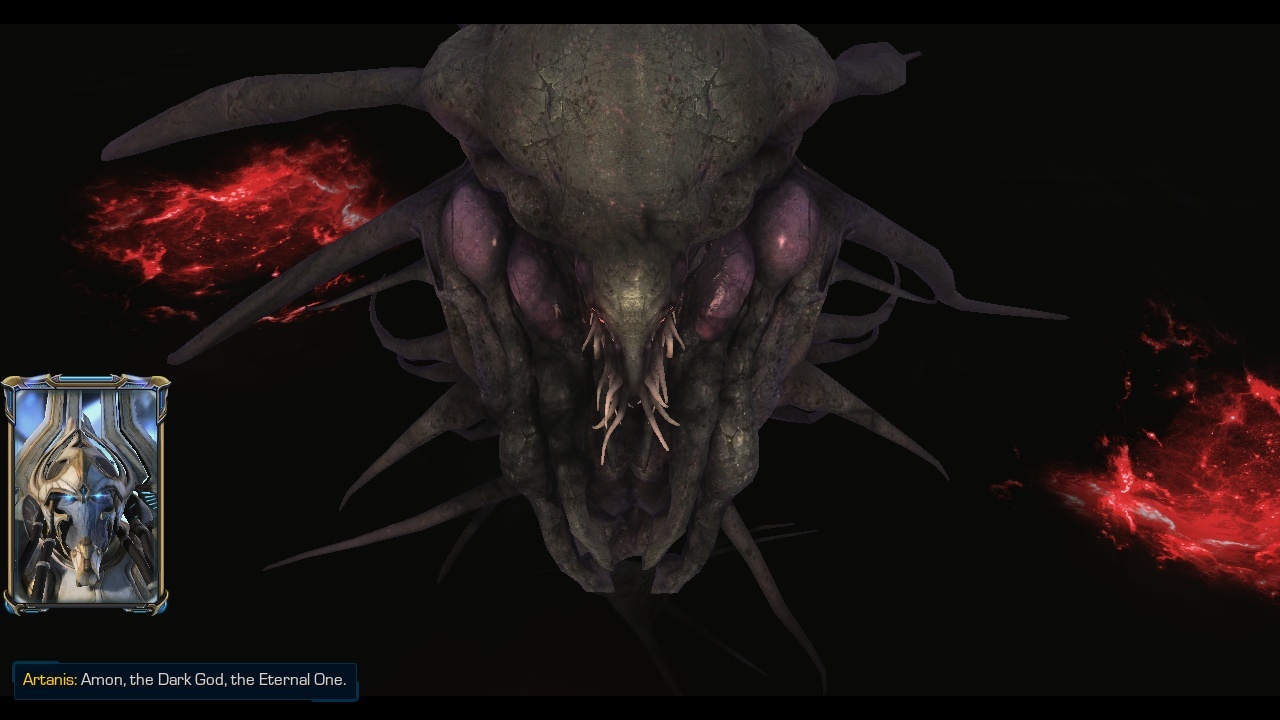Select the top-left corner ornament of the portrait
Screen dimensions: 1280x720
[10, 382]
